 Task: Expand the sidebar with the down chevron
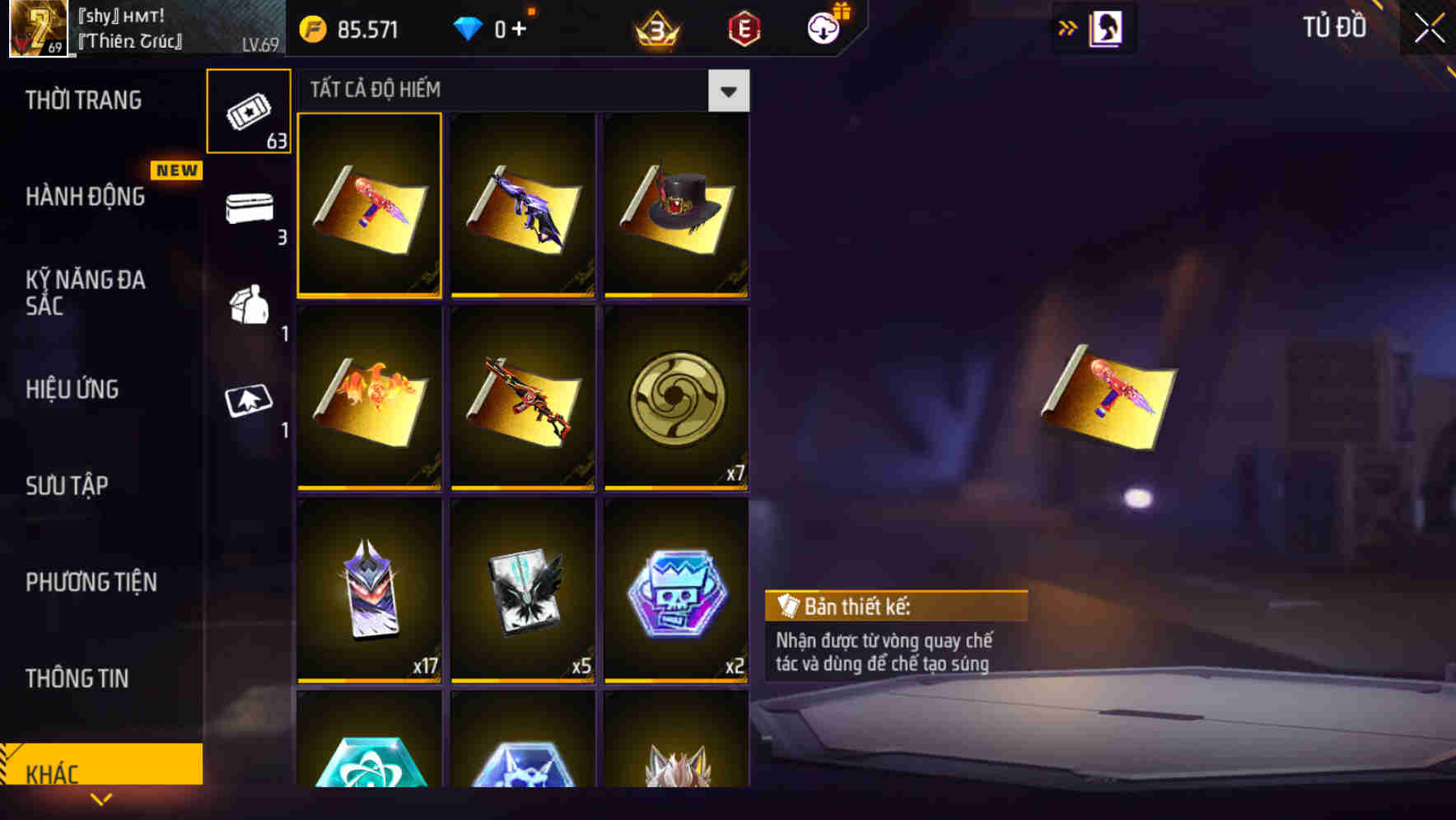[101, 799]
